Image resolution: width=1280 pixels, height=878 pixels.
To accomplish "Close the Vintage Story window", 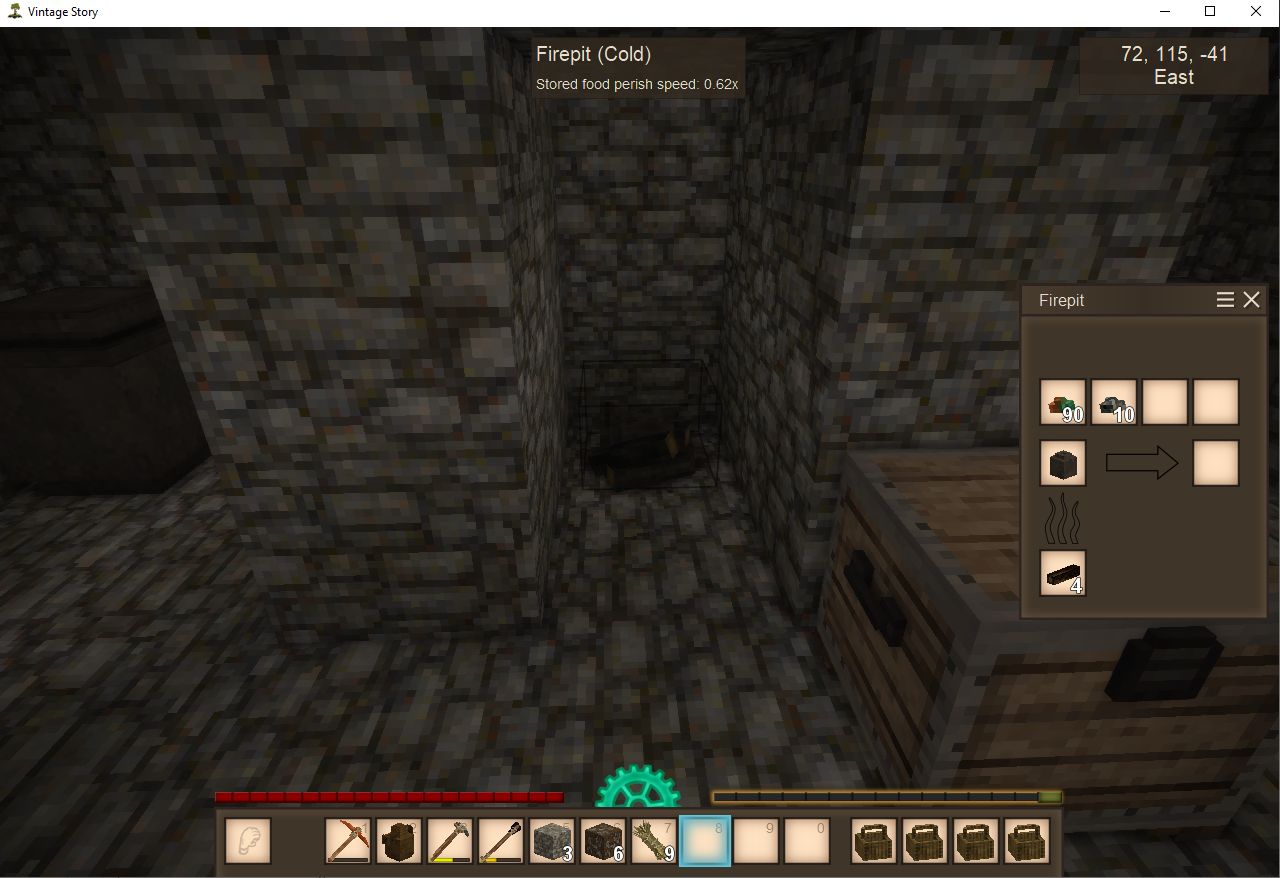I will [1256, 12].
